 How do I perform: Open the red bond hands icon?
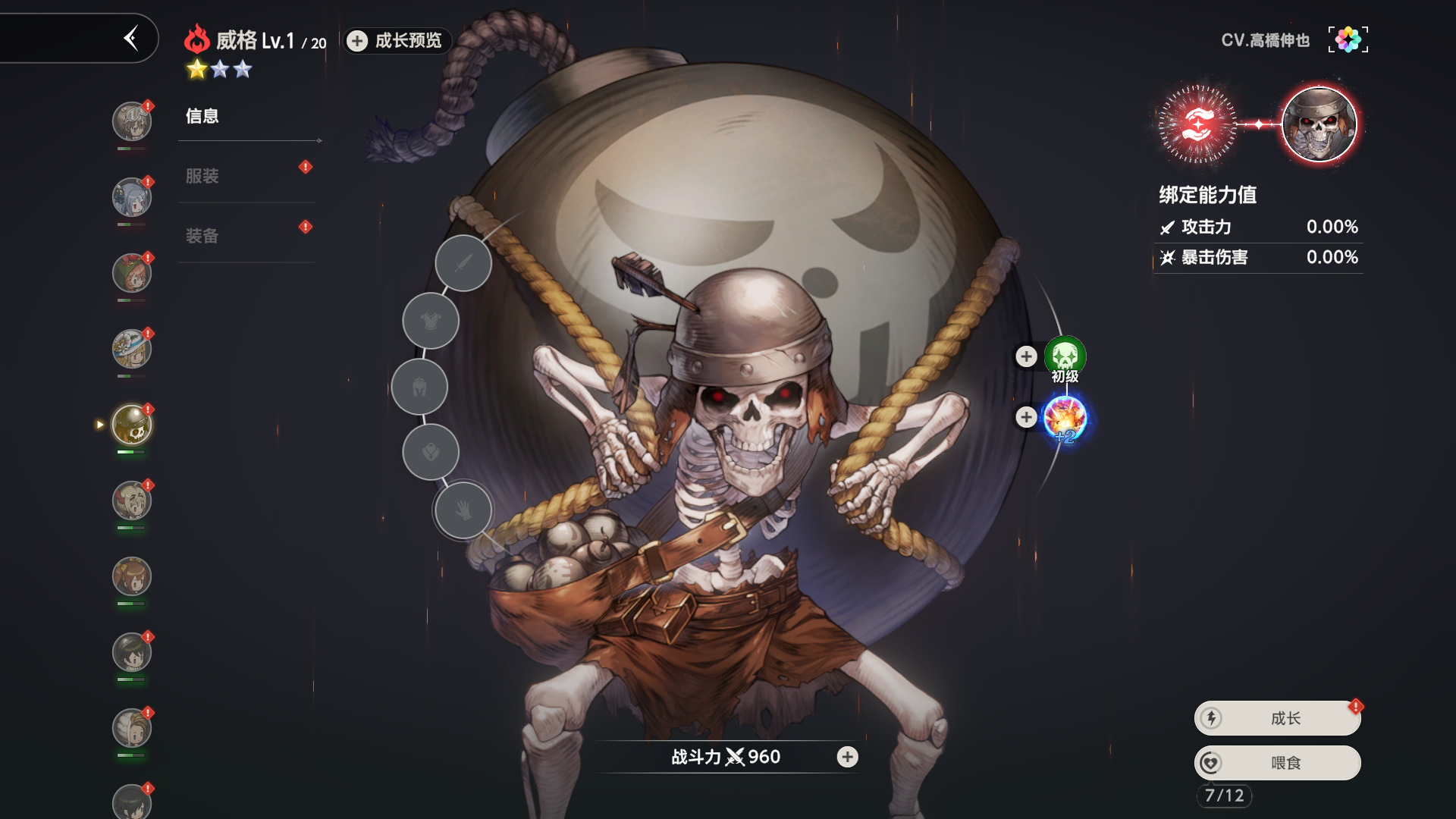pos(1197,124)
